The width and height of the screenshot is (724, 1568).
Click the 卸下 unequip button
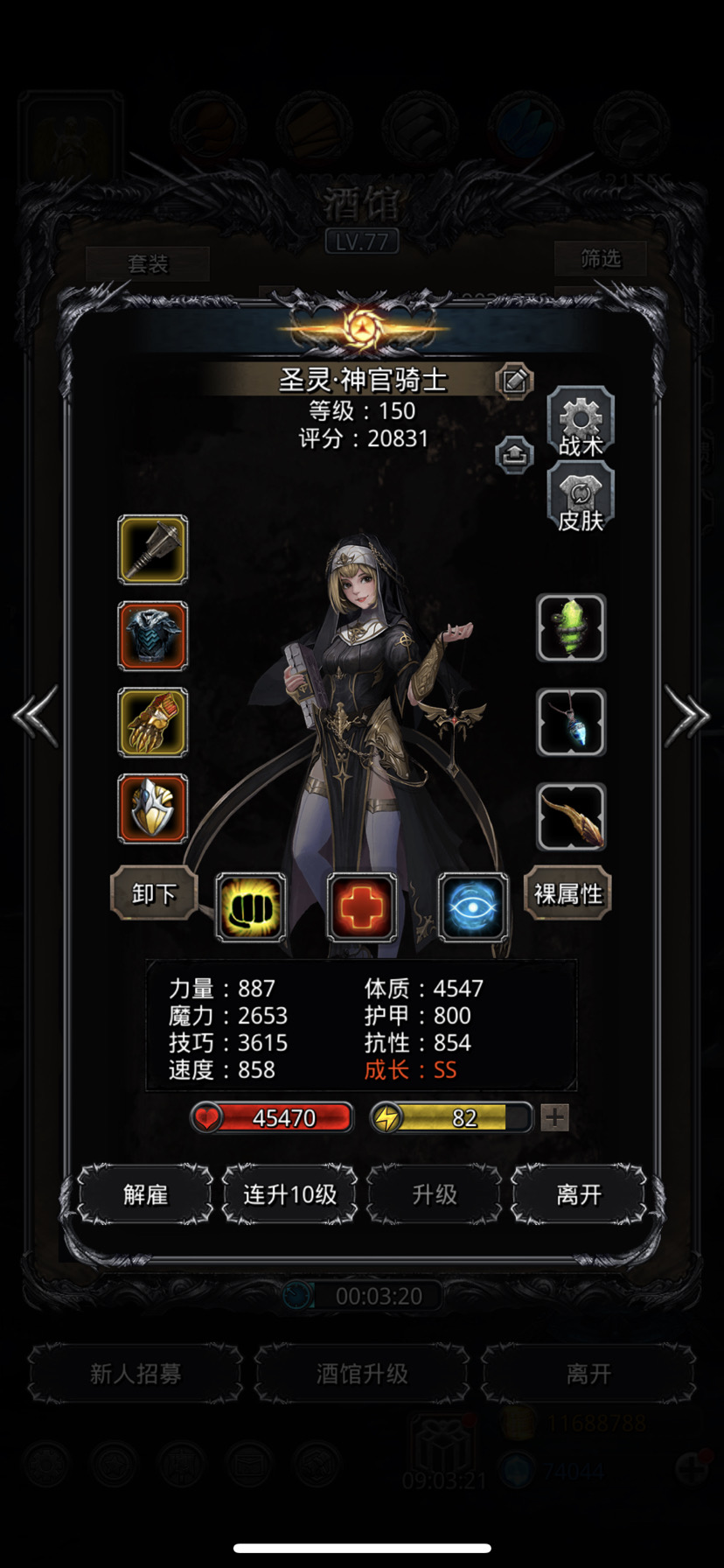154,893
